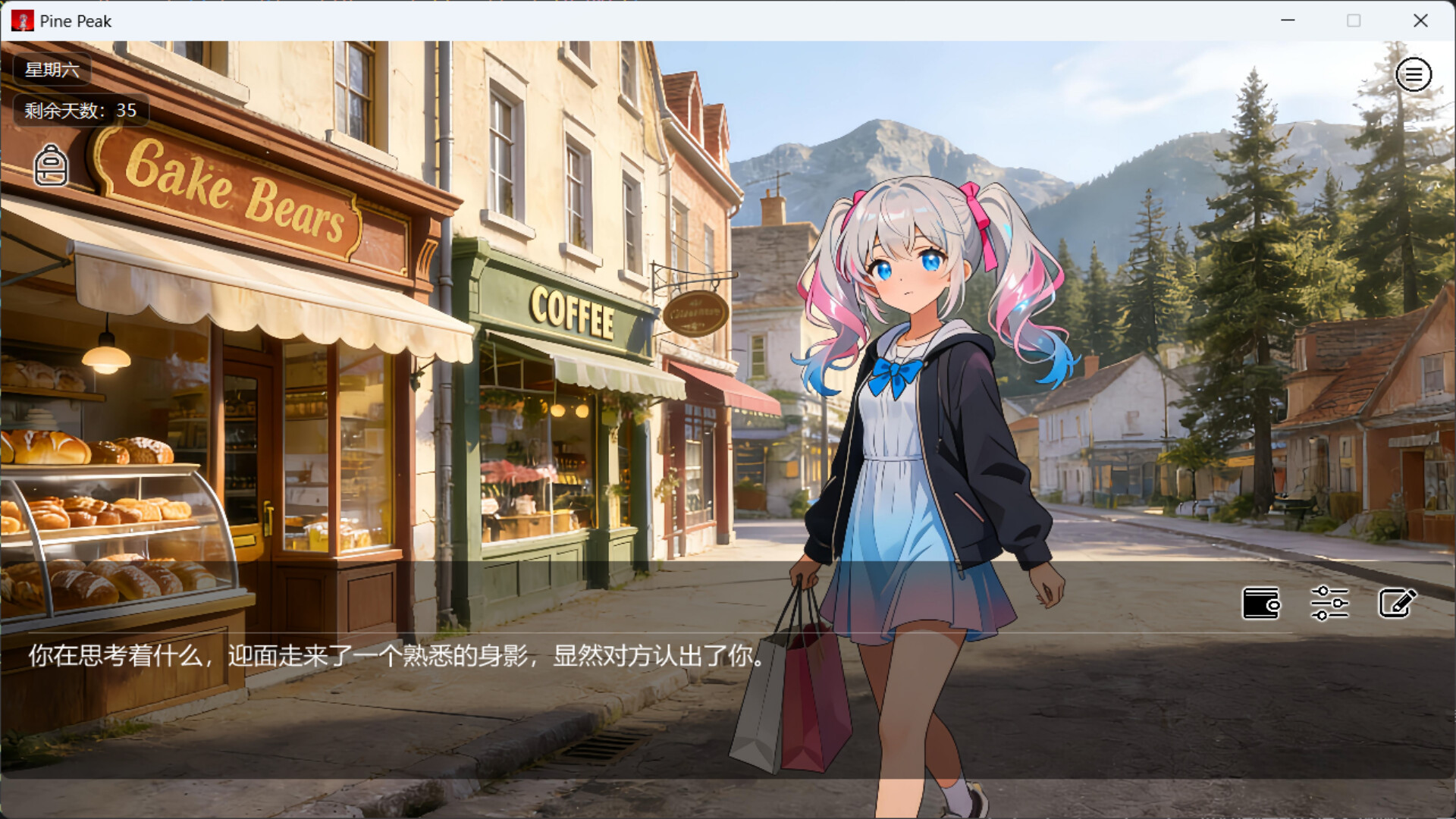Open the circular menu in top-right corner
The width and height of the screenshot is (1456, 819).
[x=1413, y=74]
